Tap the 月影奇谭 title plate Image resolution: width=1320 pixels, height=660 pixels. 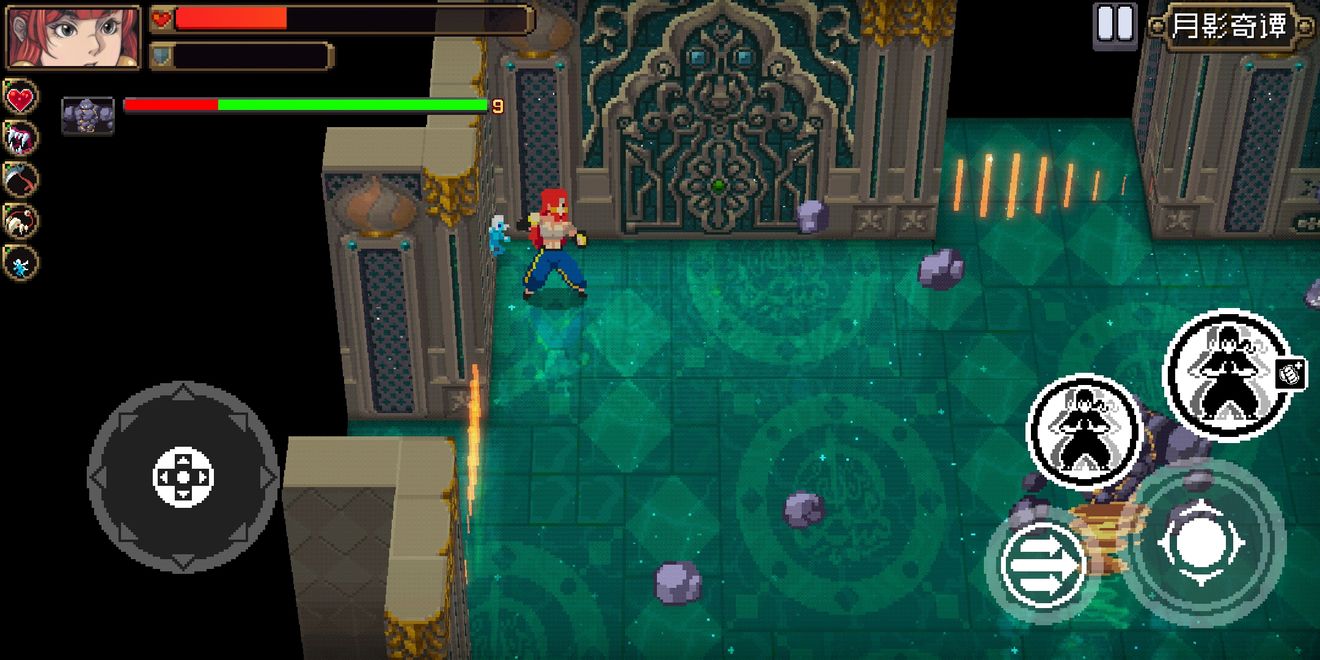[1229, 26]
